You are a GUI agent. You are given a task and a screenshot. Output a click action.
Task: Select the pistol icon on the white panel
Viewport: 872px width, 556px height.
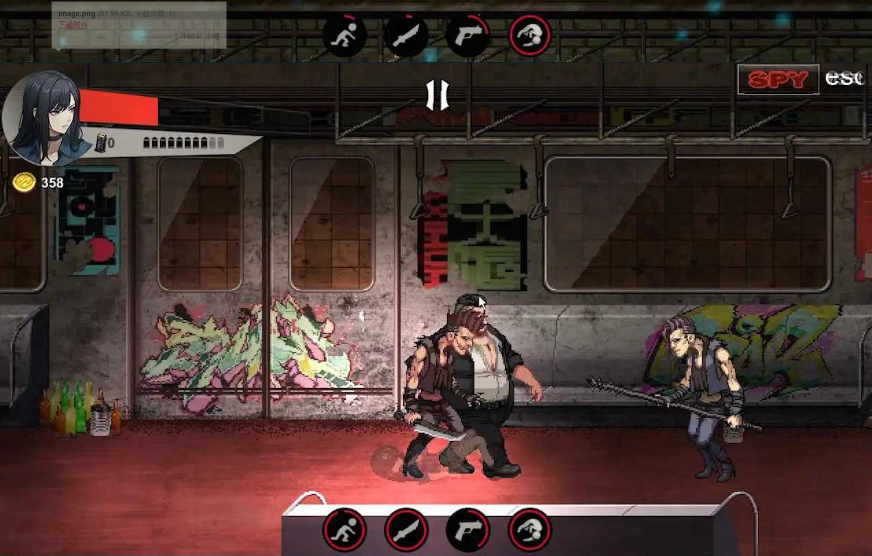(467, 529)
